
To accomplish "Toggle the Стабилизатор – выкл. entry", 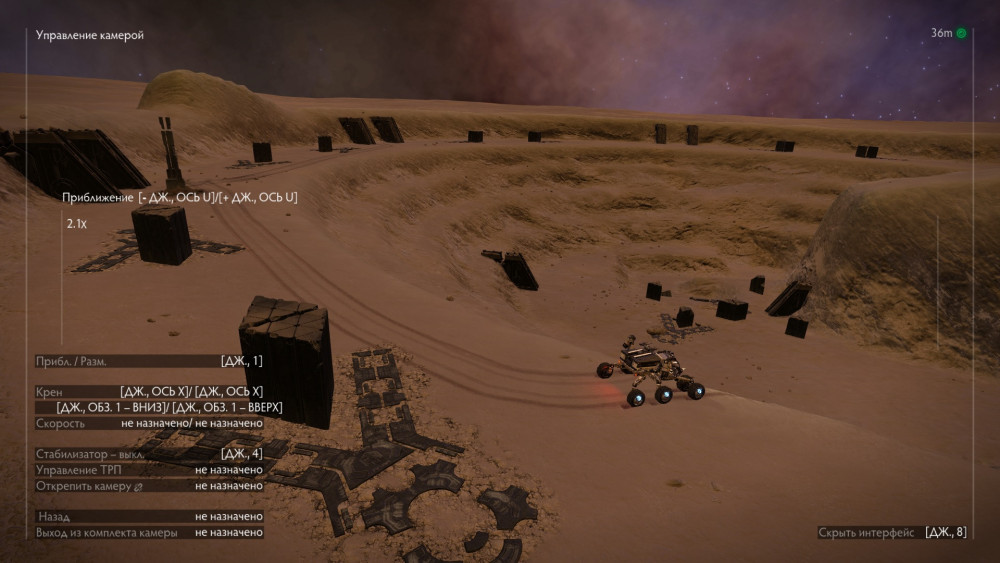I will 148,454.
